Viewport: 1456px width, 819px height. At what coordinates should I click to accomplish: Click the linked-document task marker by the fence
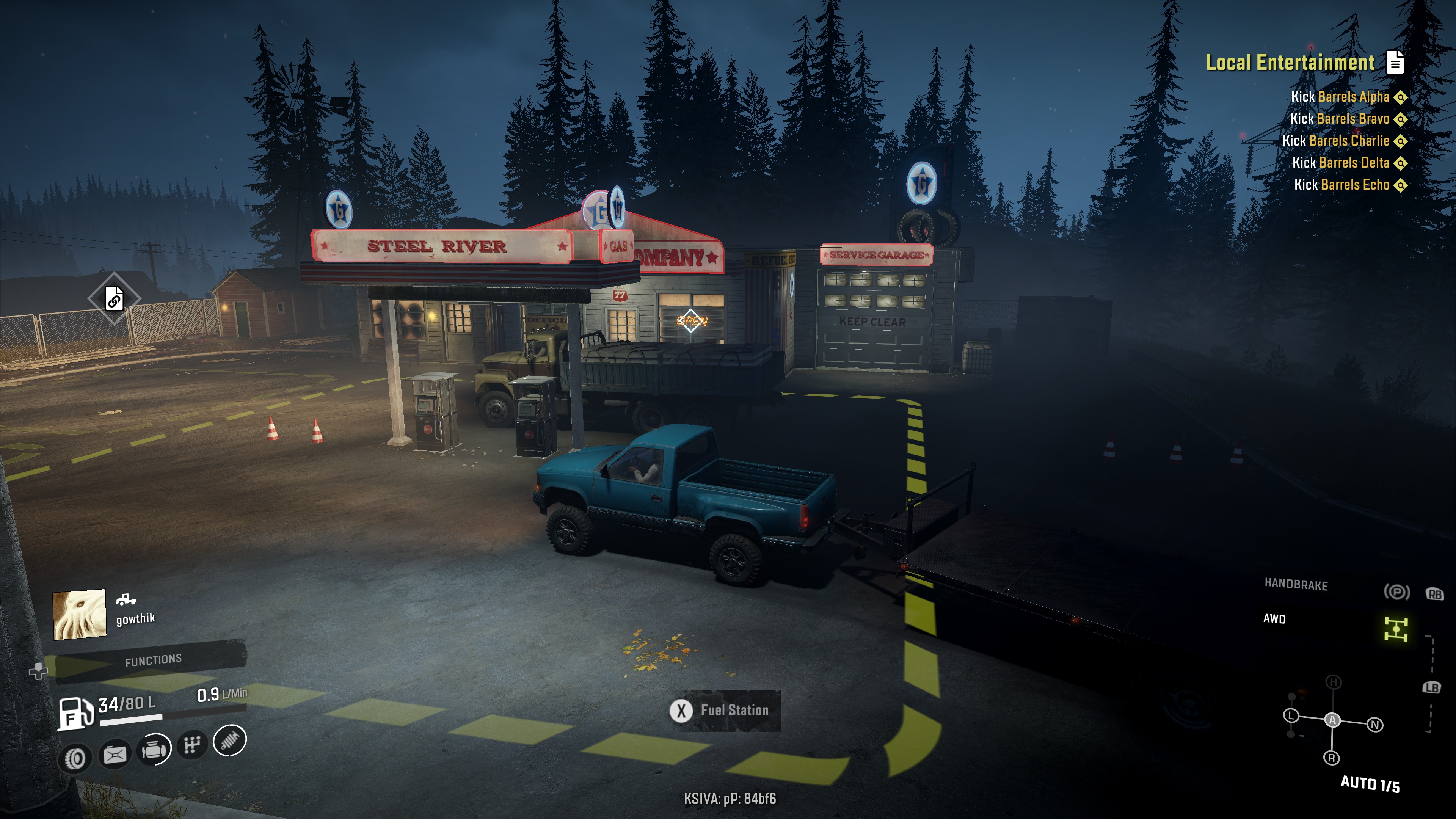click(x=114, y=298)
